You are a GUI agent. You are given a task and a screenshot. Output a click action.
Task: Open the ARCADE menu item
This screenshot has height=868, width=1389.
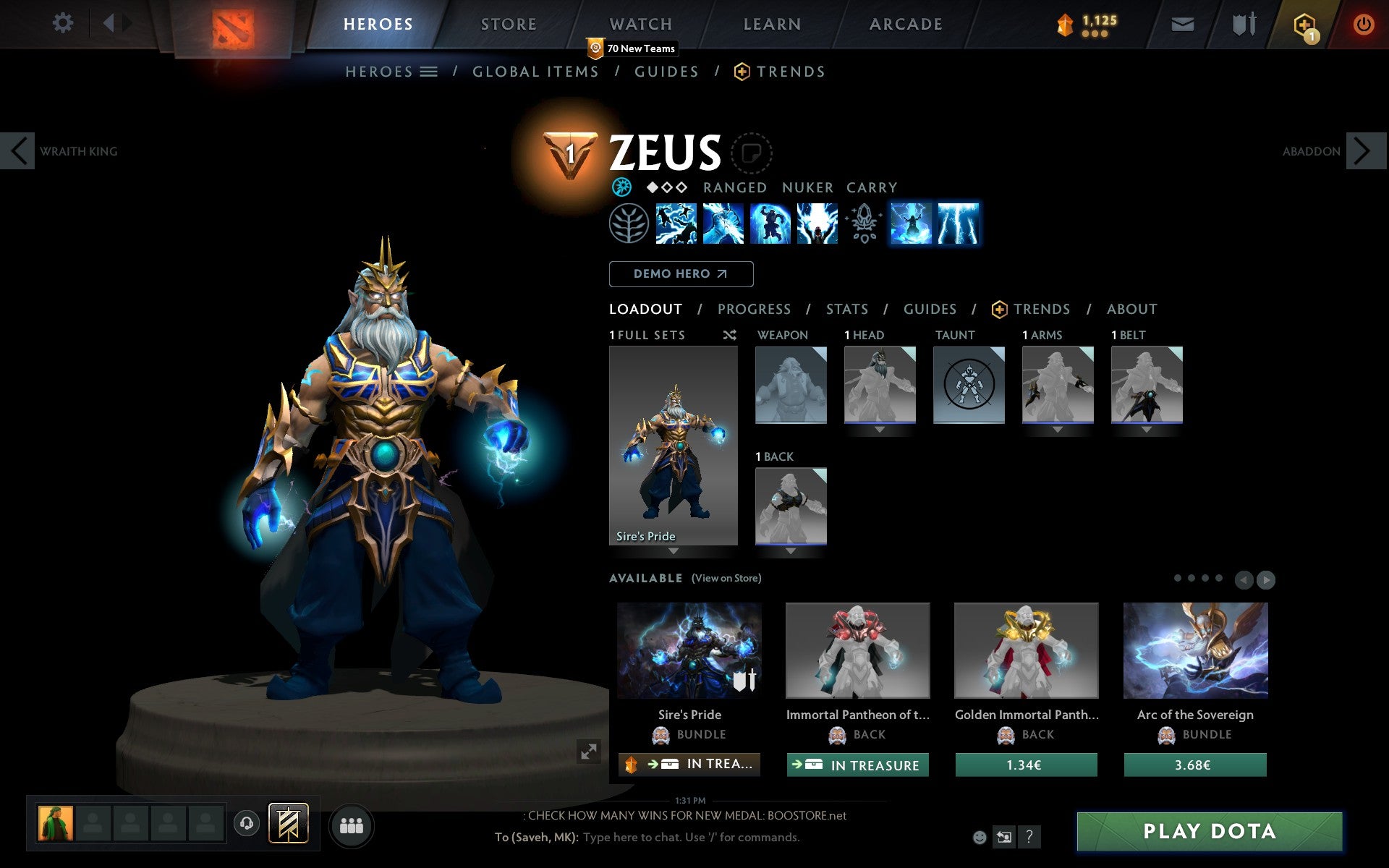pos(904,23)
